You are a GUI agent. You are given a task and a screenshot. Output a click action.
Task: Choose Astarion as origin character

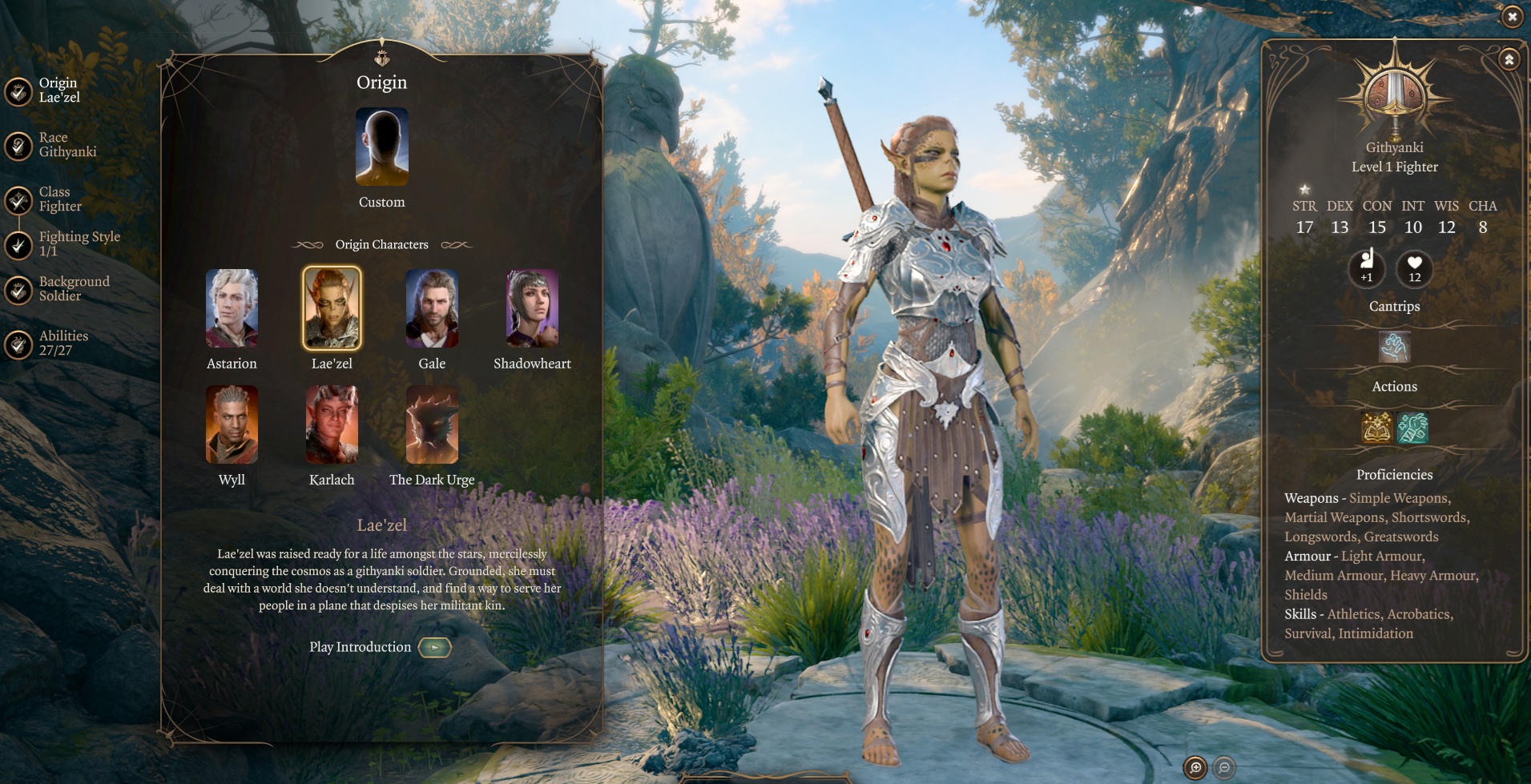(232, 308)
